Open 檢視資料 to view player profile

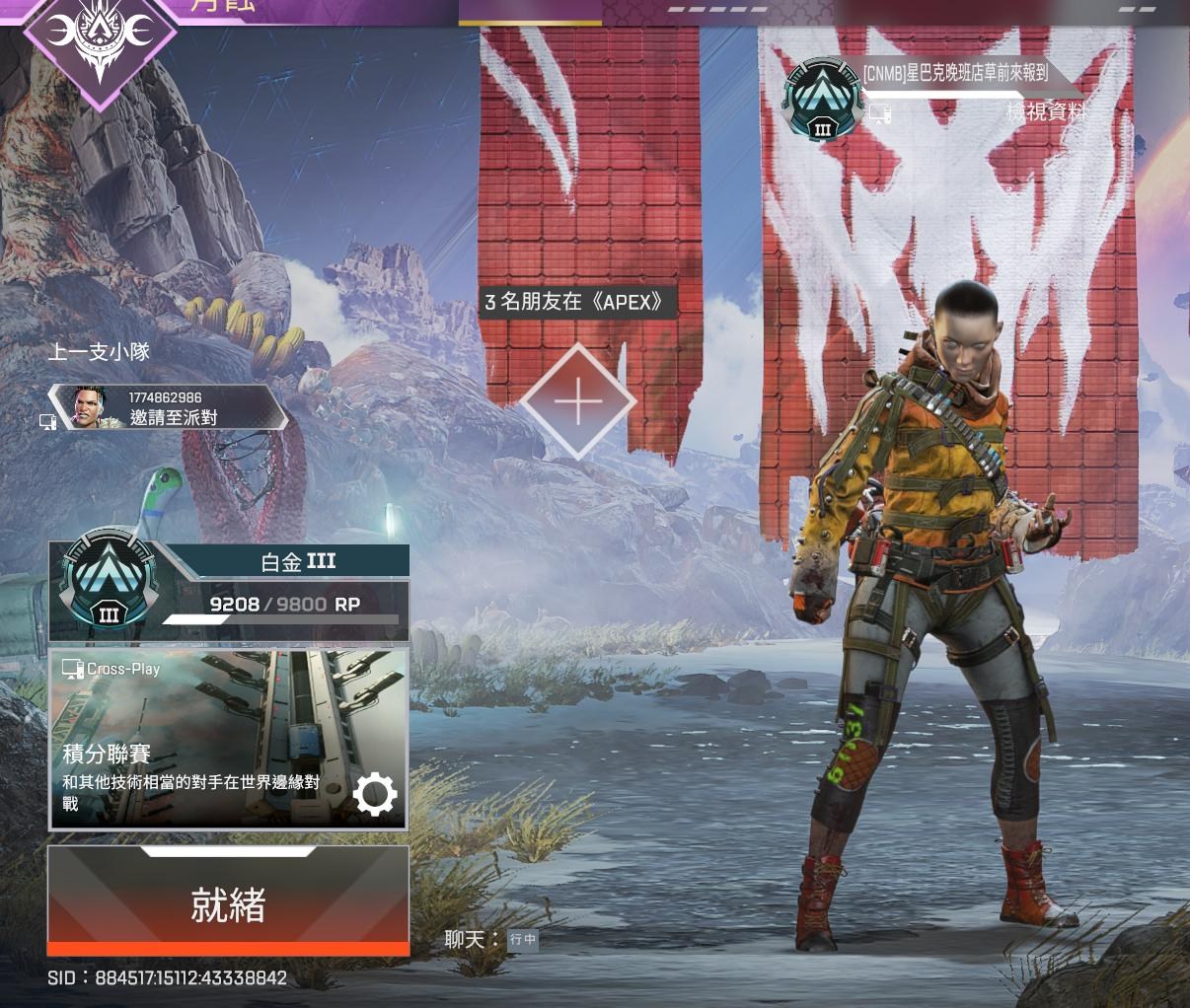tap(1045, 112)
